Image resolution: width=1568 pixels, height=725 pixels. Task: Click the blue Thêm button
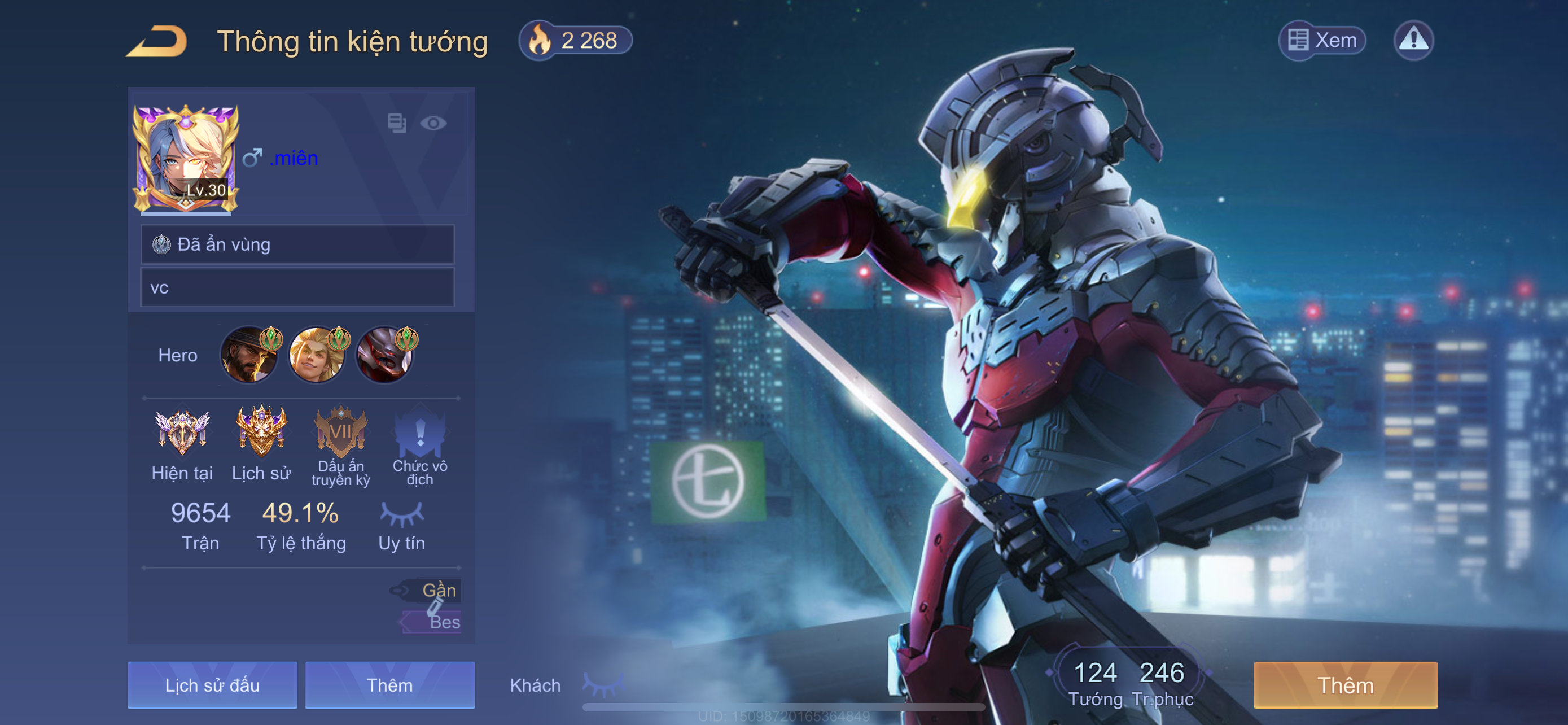pos(389,685)
